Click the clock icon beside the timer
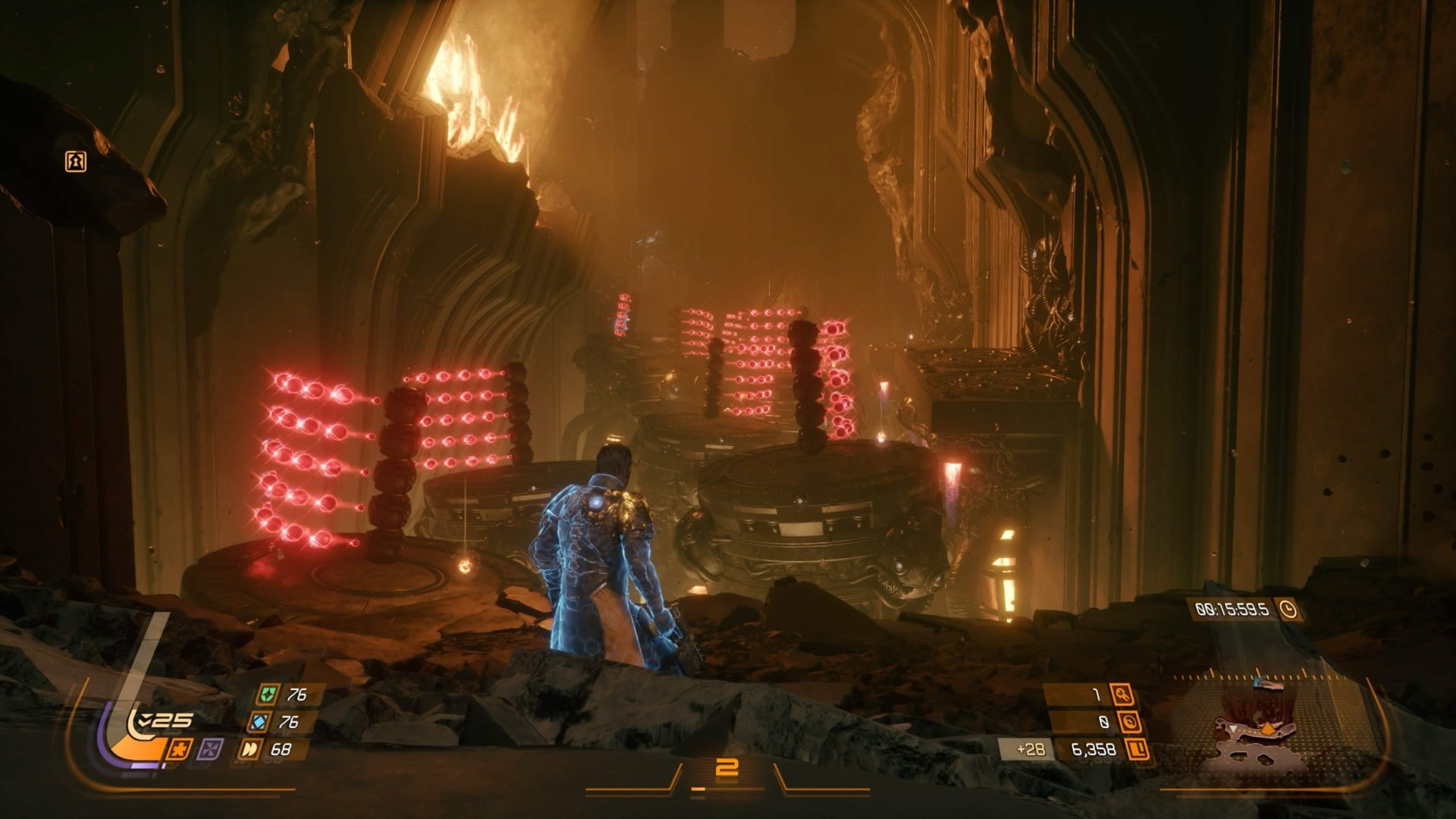 click(x=1287, y=609)
